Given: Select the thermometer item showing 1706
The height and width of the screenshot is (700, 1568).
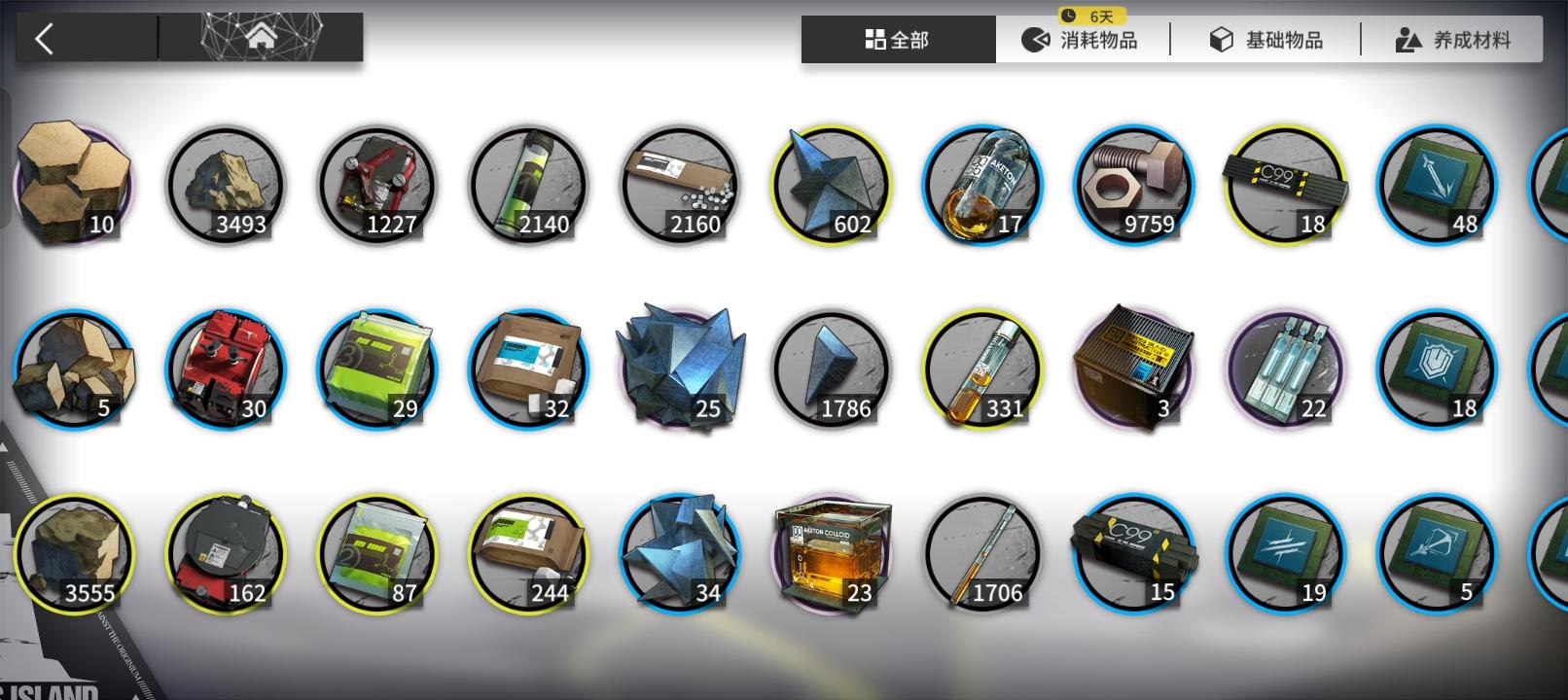Looking at the screenshot, I should tap(983, 551).
